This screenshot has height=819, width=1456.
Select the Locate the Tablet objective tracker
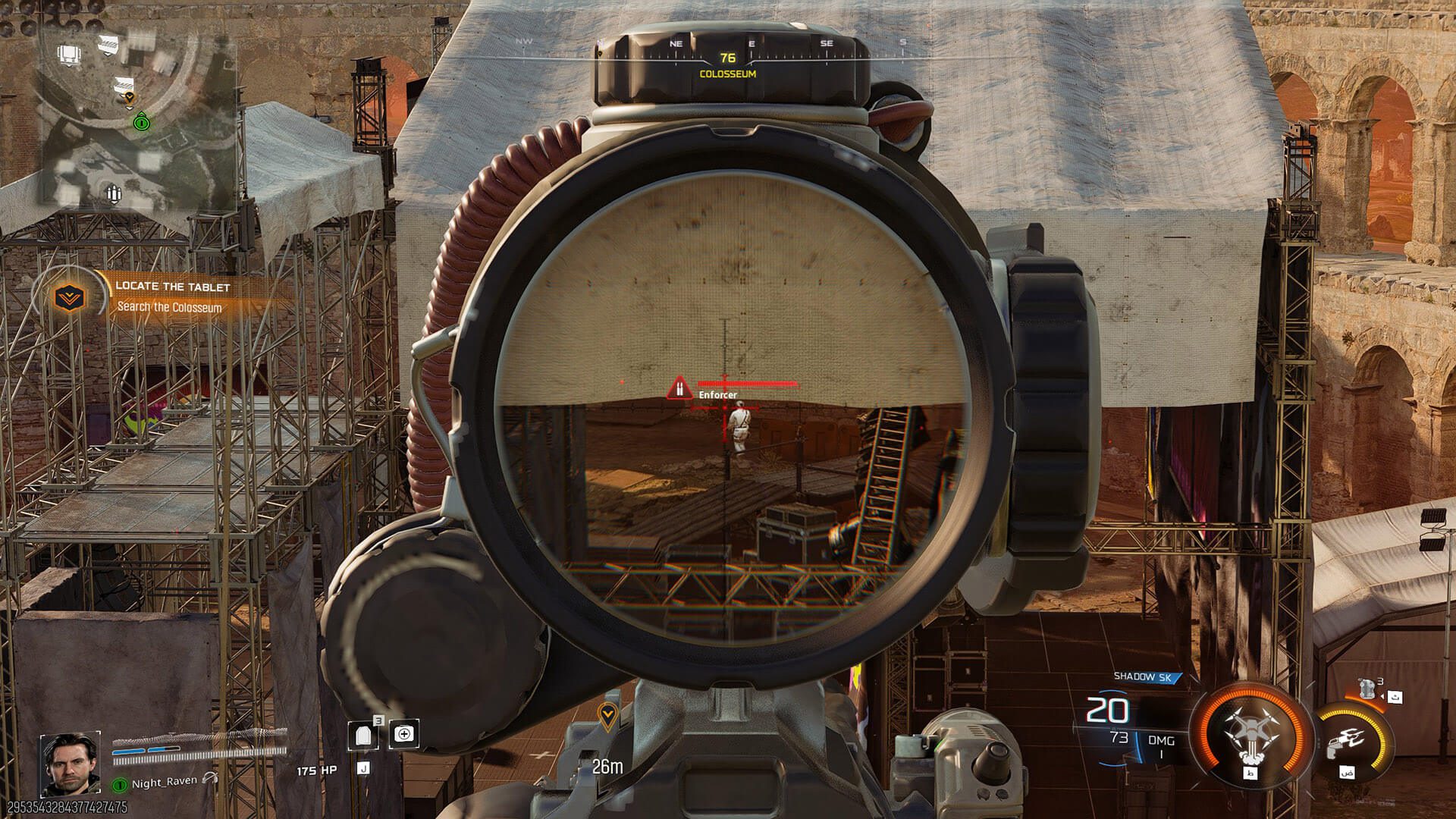171,297
